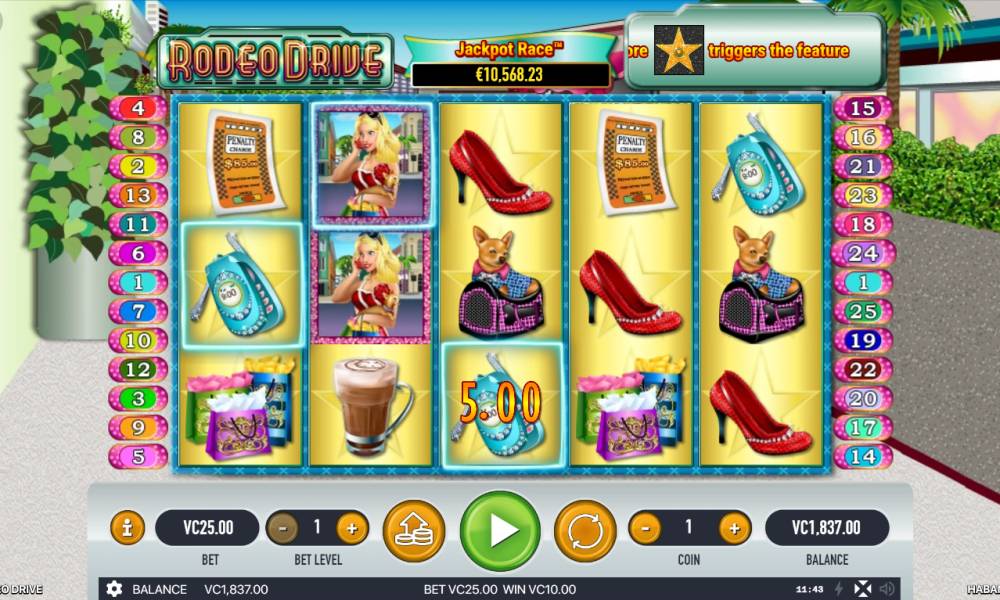The height and width of the screenshot is (600, 1000).
Task: Spin the reels with the green play button
Action: 500,529
